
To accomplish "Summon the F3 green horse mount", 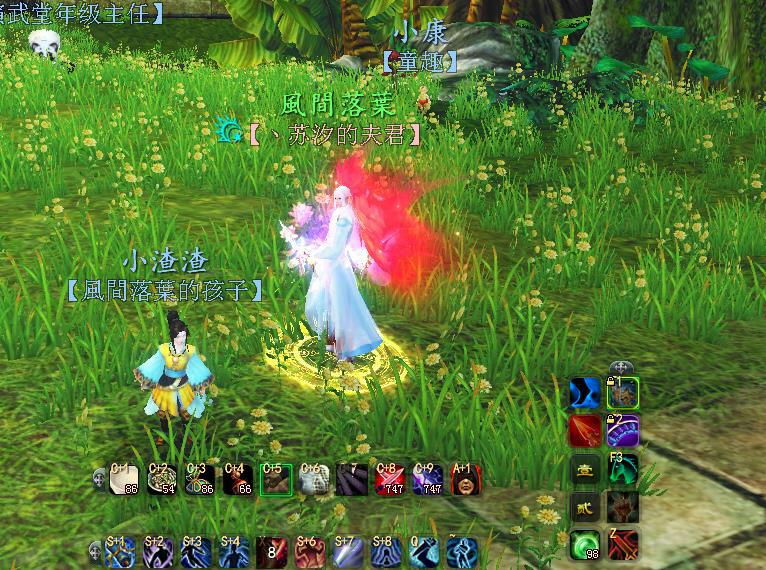I will pyautogui.click(x=623, y=469).
